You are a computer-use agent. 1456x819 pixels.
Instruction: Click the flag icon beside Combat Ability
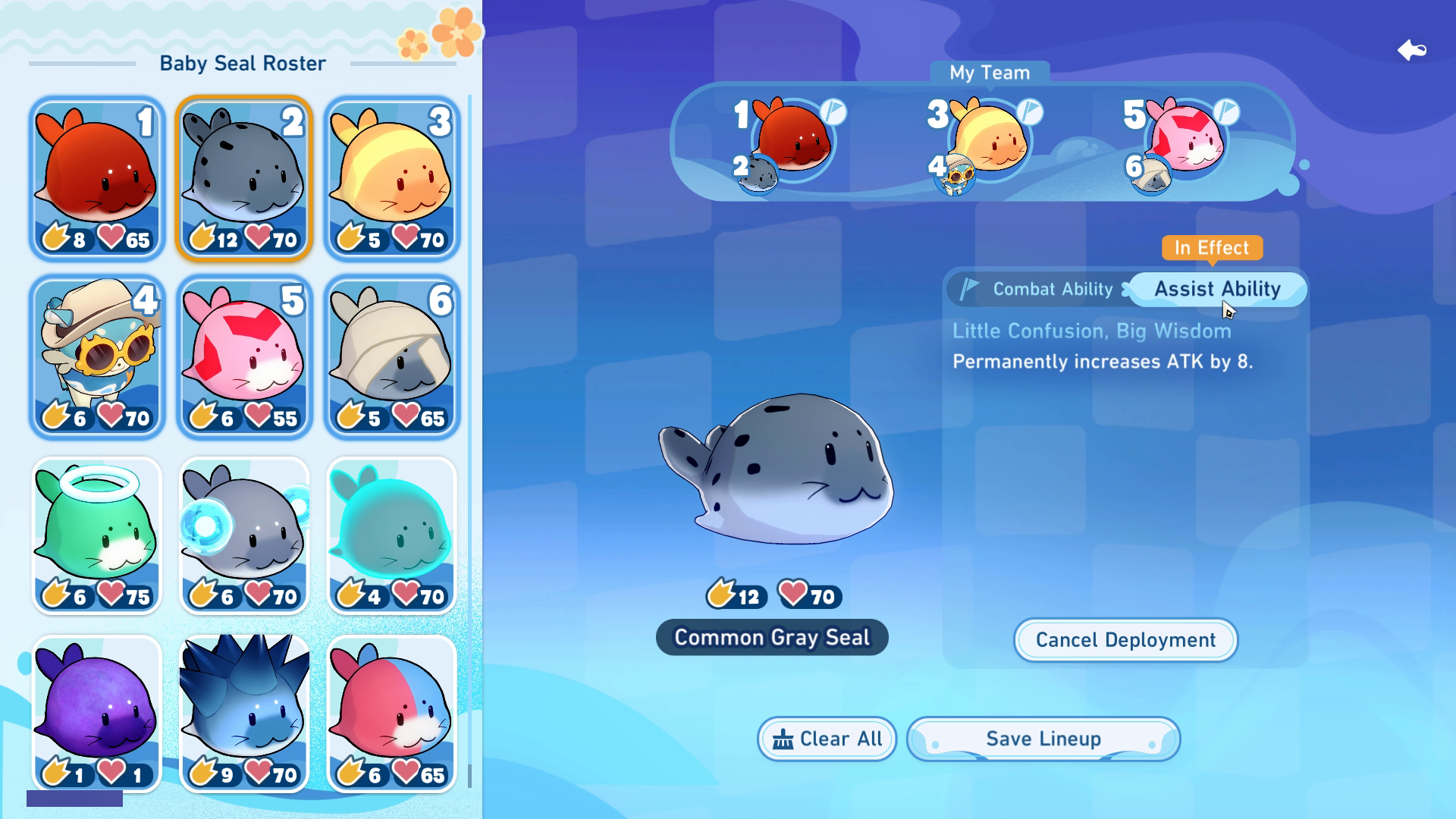click(x=968, y=289)
